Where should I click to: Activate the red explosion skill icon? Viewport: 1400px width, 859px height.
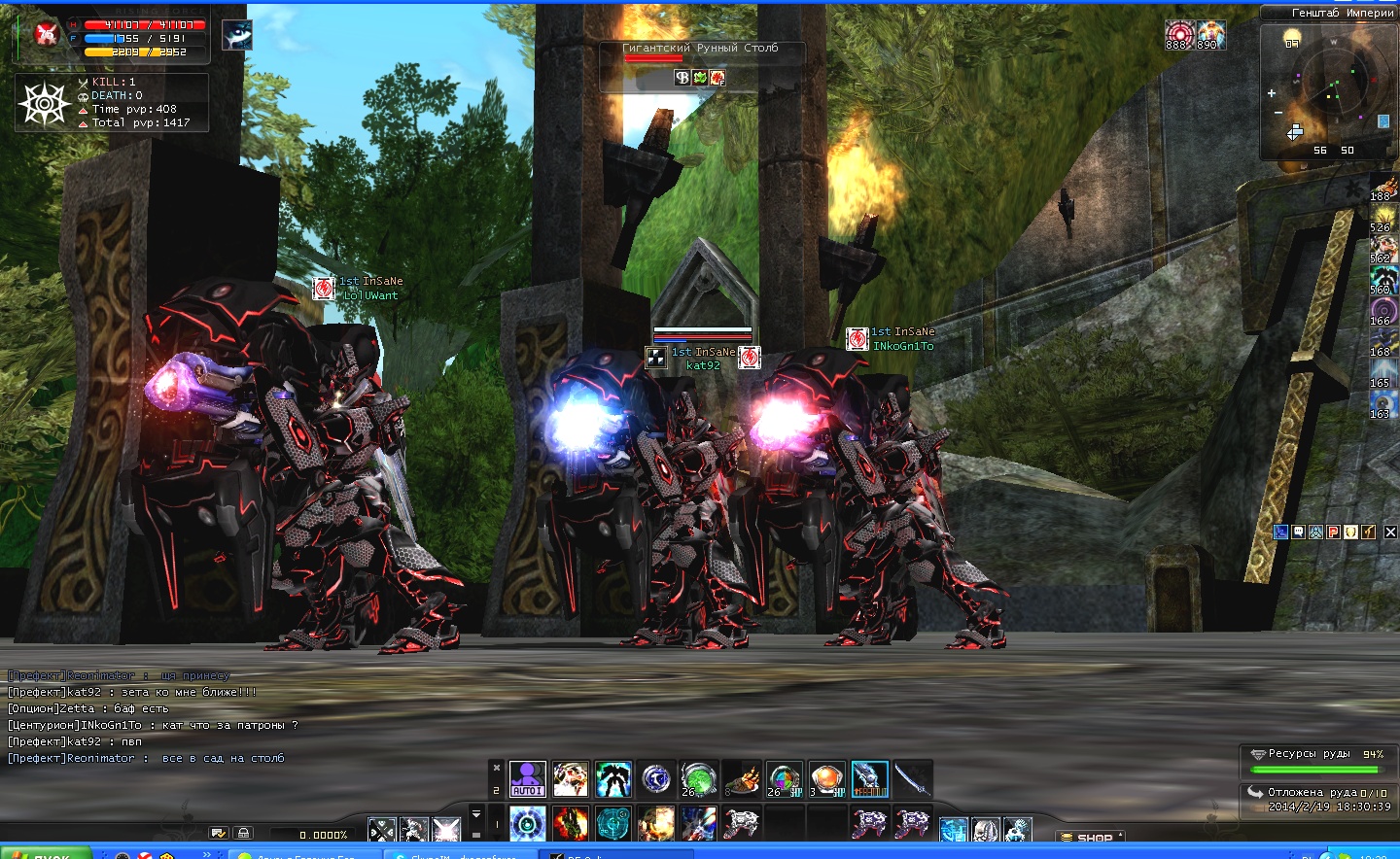[570, 824]
